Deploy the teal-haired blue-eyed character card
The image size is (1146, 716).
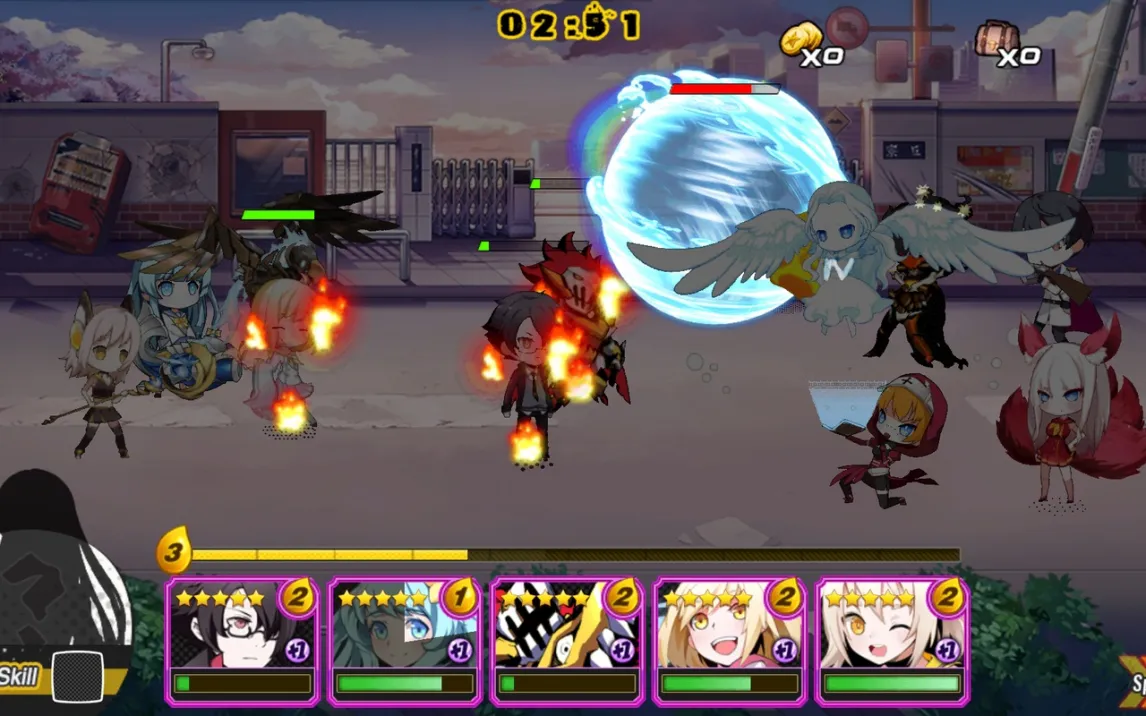coord(404,640)
